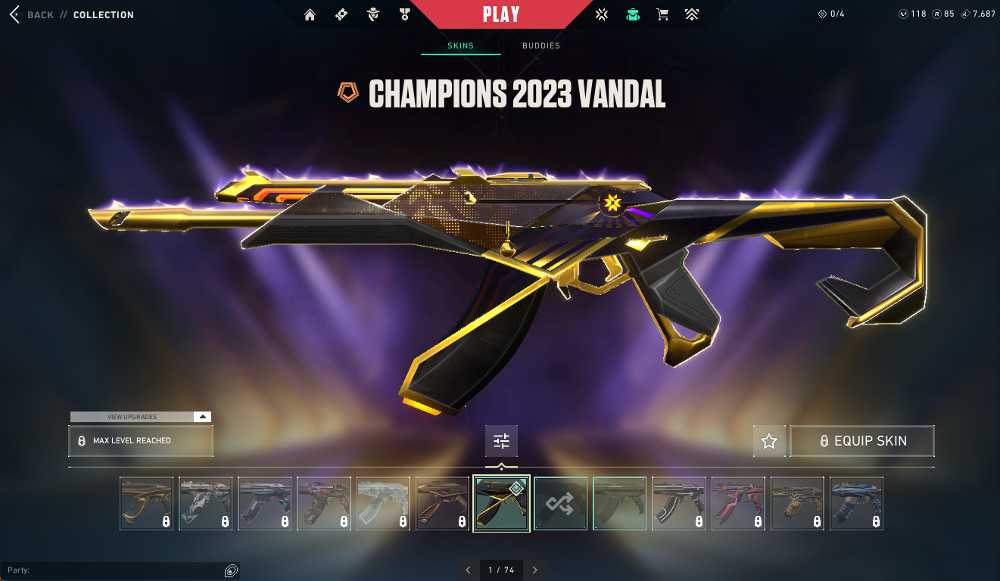The width and height of the screenshot is (1000, 581).
Task: Open the skin filter options
Action: click(501, 441)
